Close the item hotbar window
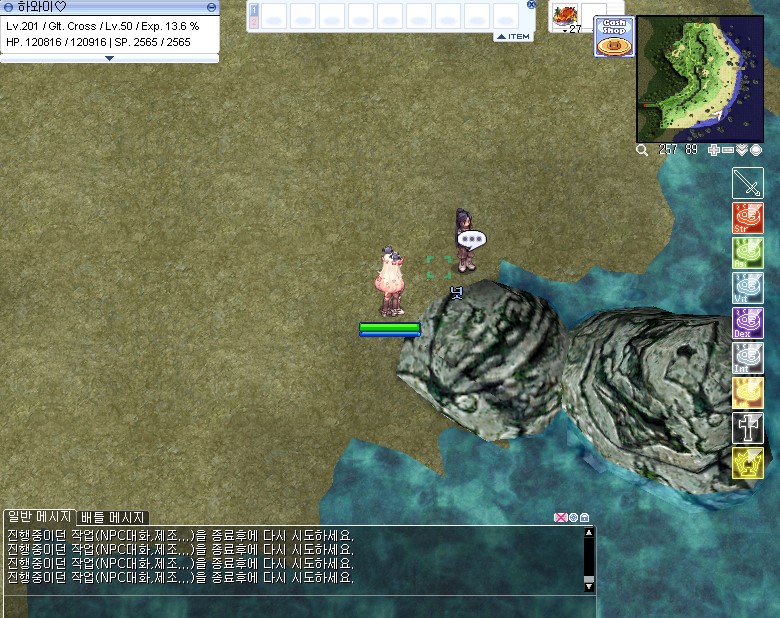Viewport: 780px width, 618px height. pyautogui.click(x=531, y=5)
